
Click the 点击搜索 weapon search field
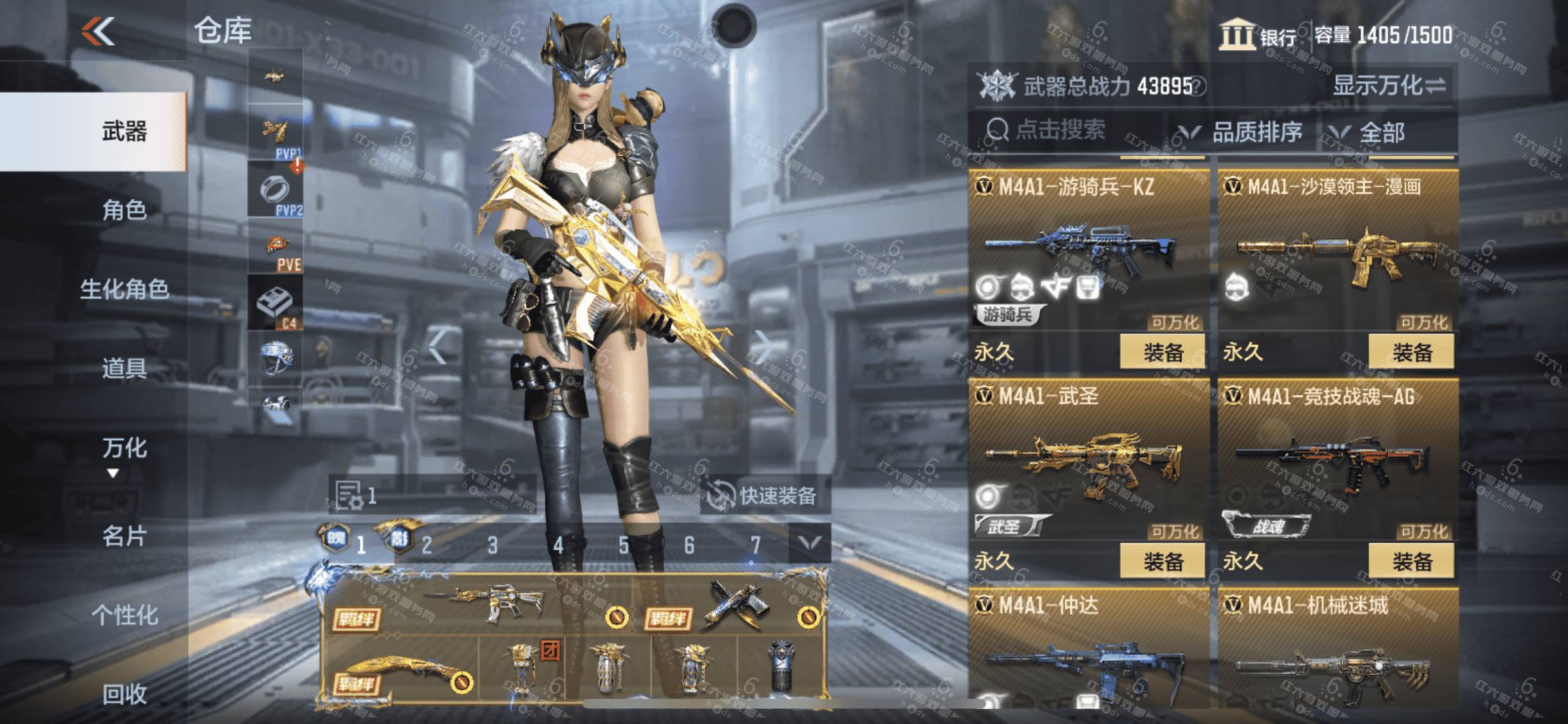pos(1062,131)
